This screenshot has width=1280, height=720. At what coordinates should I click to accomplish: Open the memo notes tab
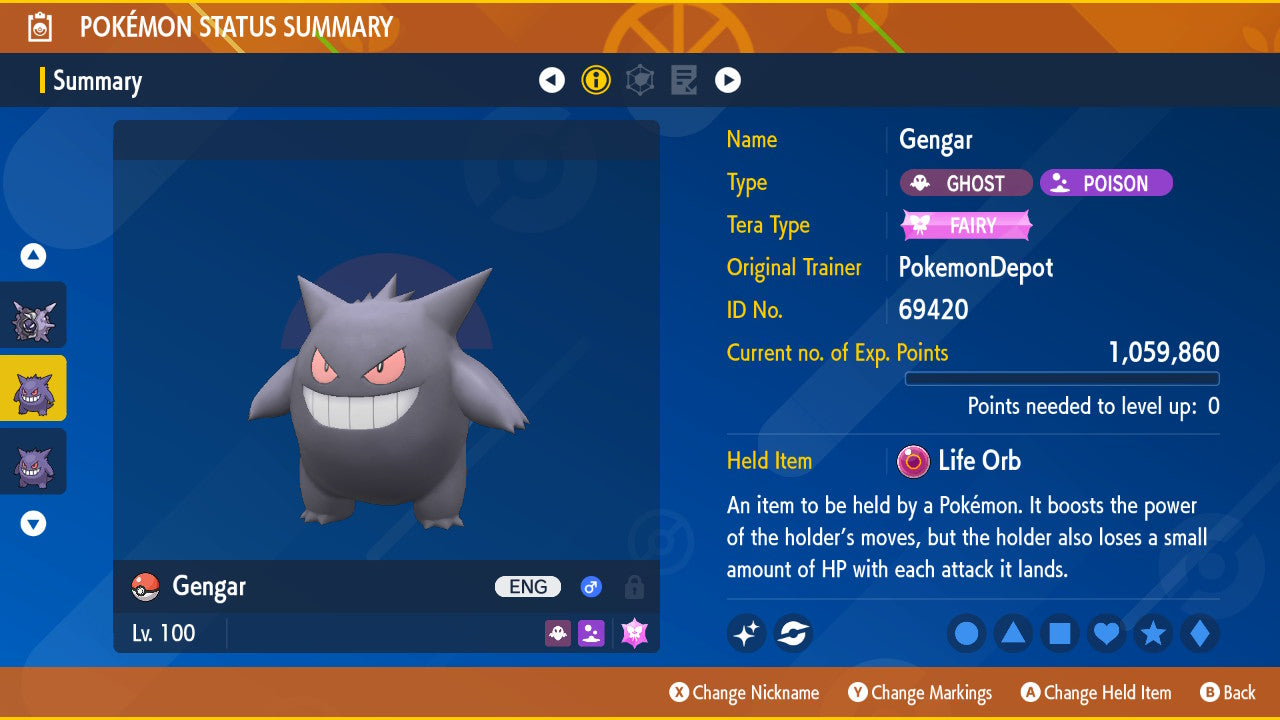tap(684, 80)
